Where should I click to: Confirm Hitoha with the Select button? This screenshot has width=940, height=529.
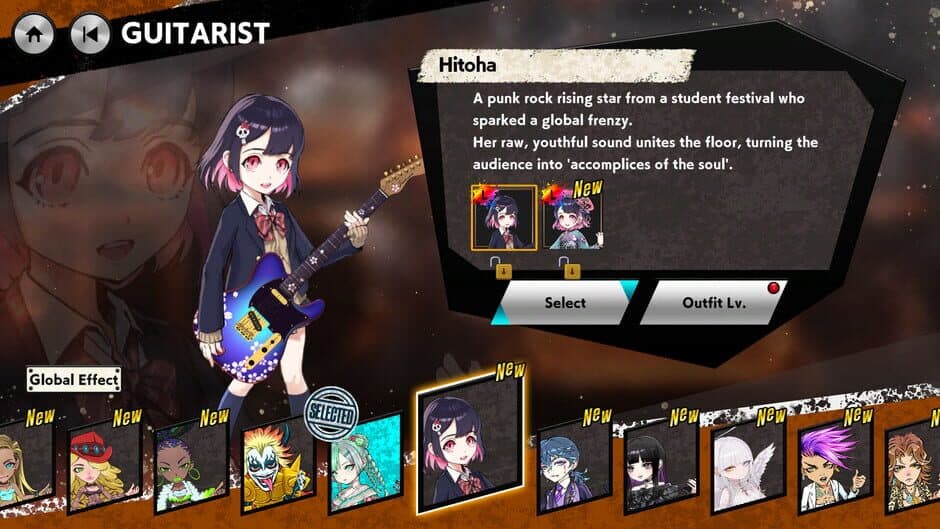(565, 302)
